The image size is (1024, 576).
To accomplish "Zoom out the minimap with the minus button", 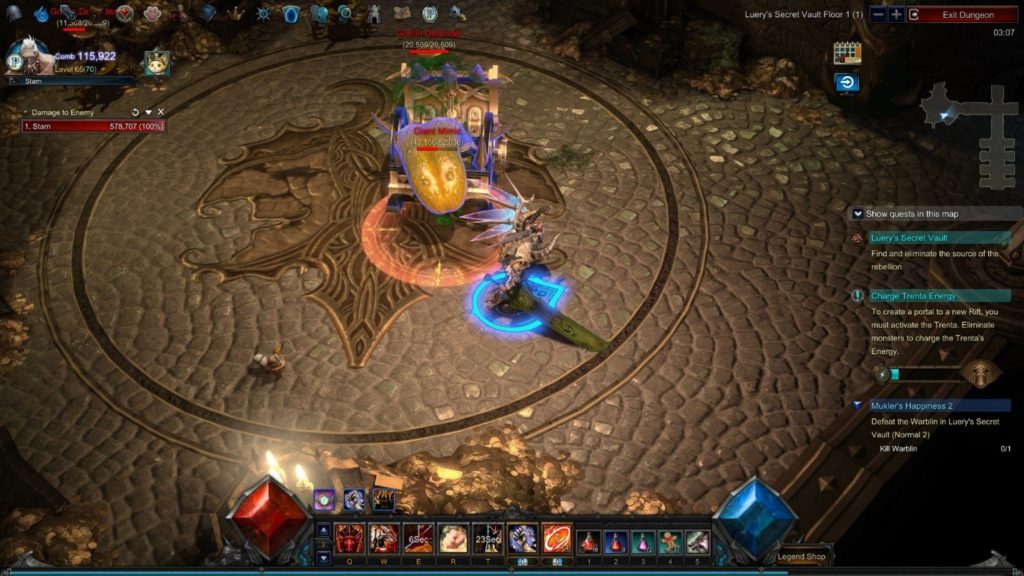I will [878, 15].
